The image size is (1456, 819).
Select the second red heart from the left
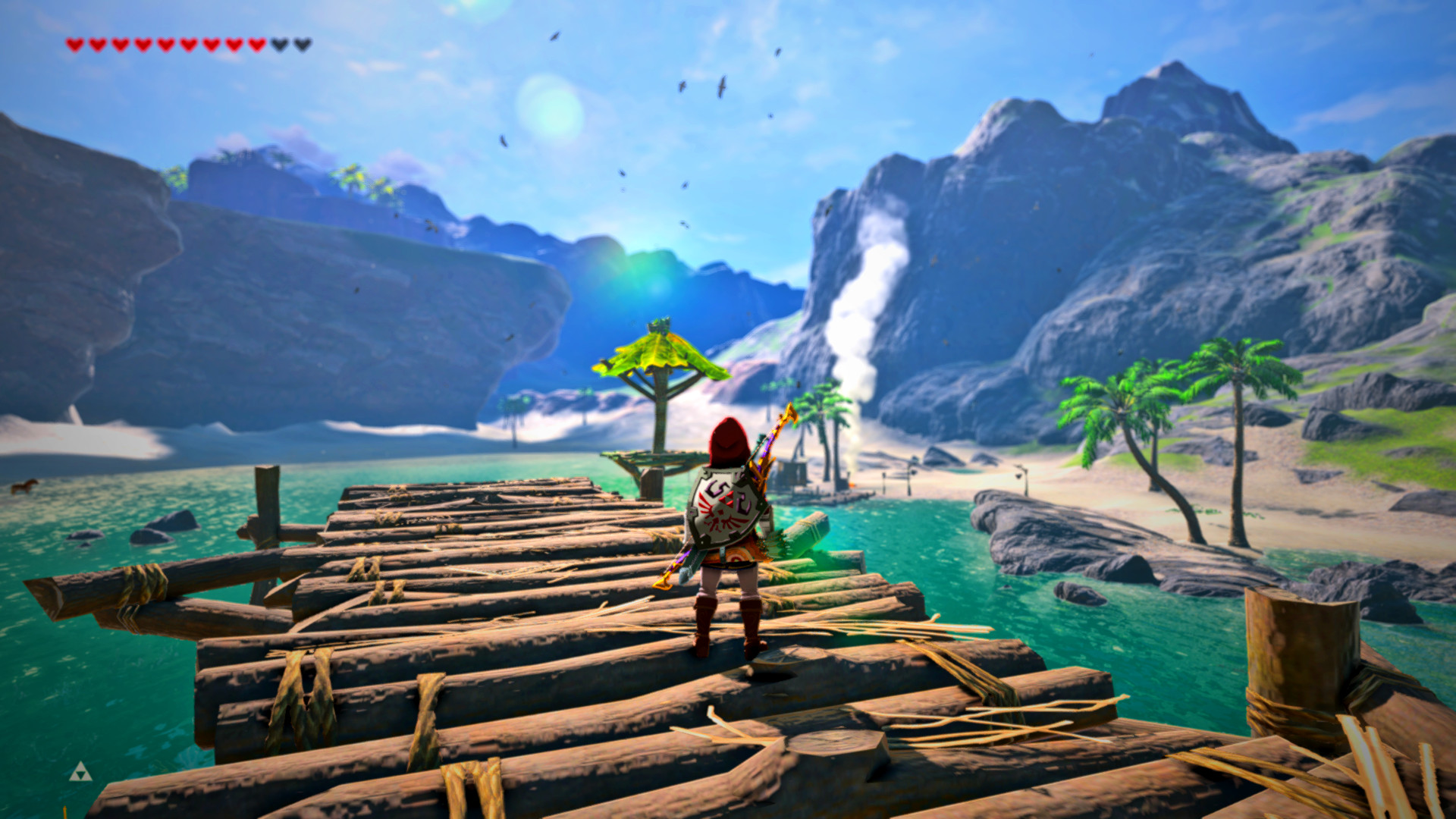98,43
